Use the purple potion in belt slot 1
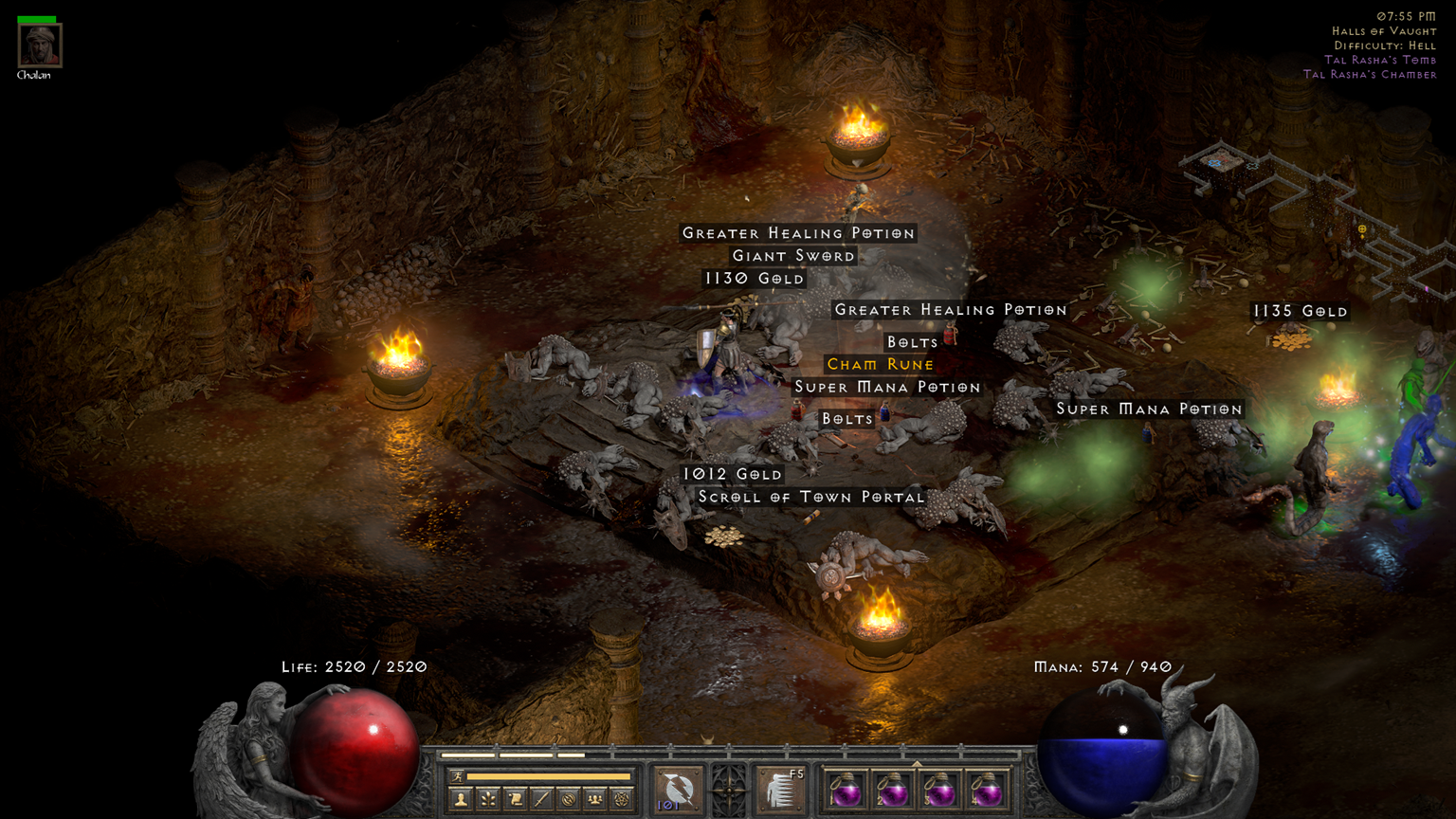1456x819 pixels. (846, 790)
